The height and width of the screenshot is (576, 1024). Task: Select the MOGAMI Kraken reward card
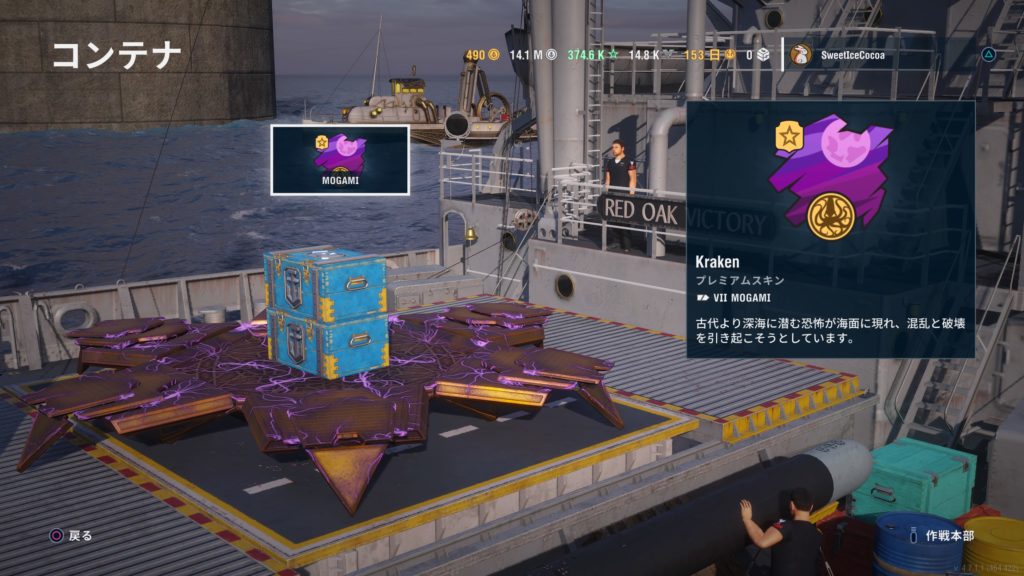(x=340, y=159)
